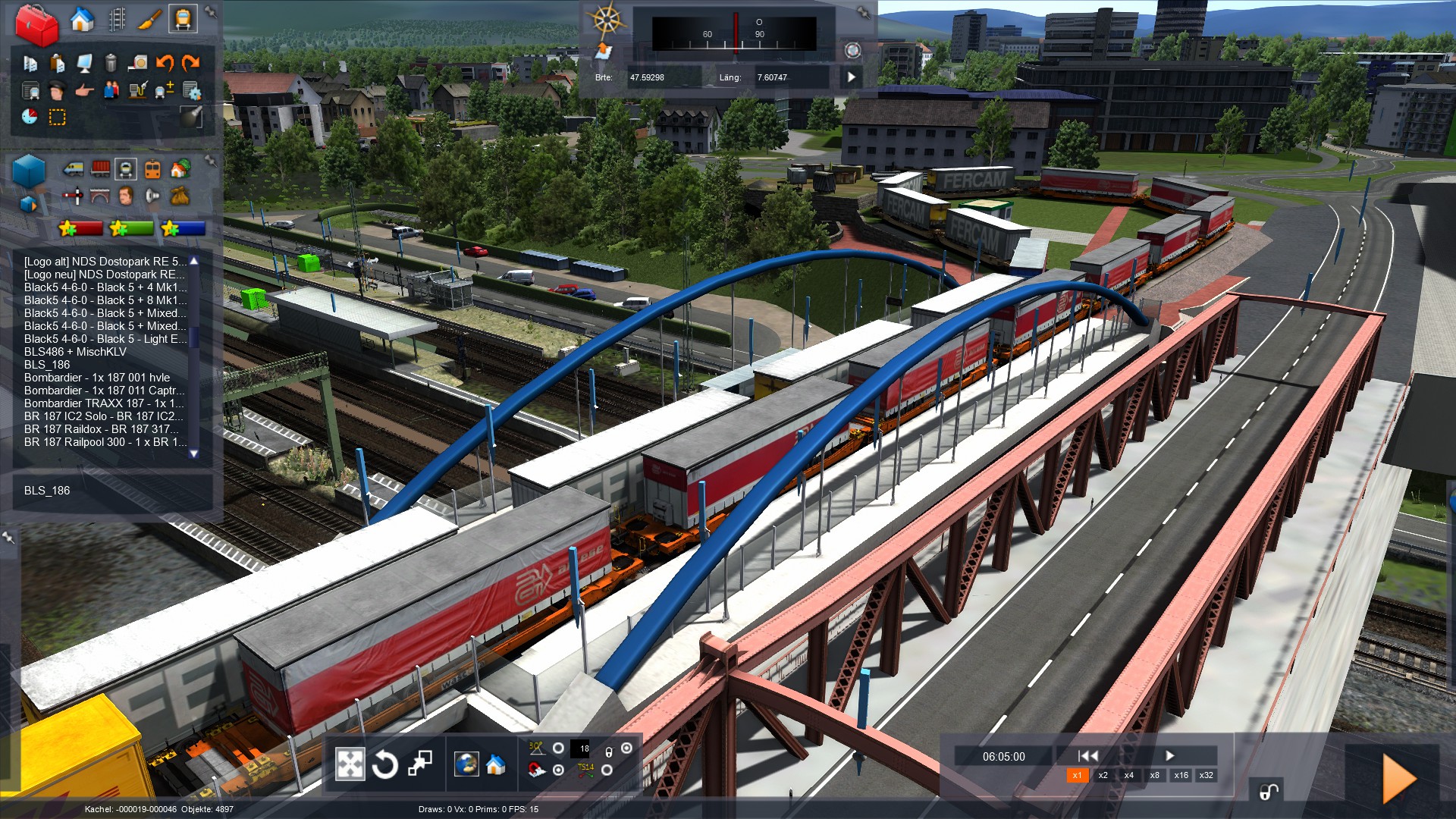Click the rotate gizmo circular arrow
The width and height of the screenshot is (1456, 819).
[x=385, y=764]
